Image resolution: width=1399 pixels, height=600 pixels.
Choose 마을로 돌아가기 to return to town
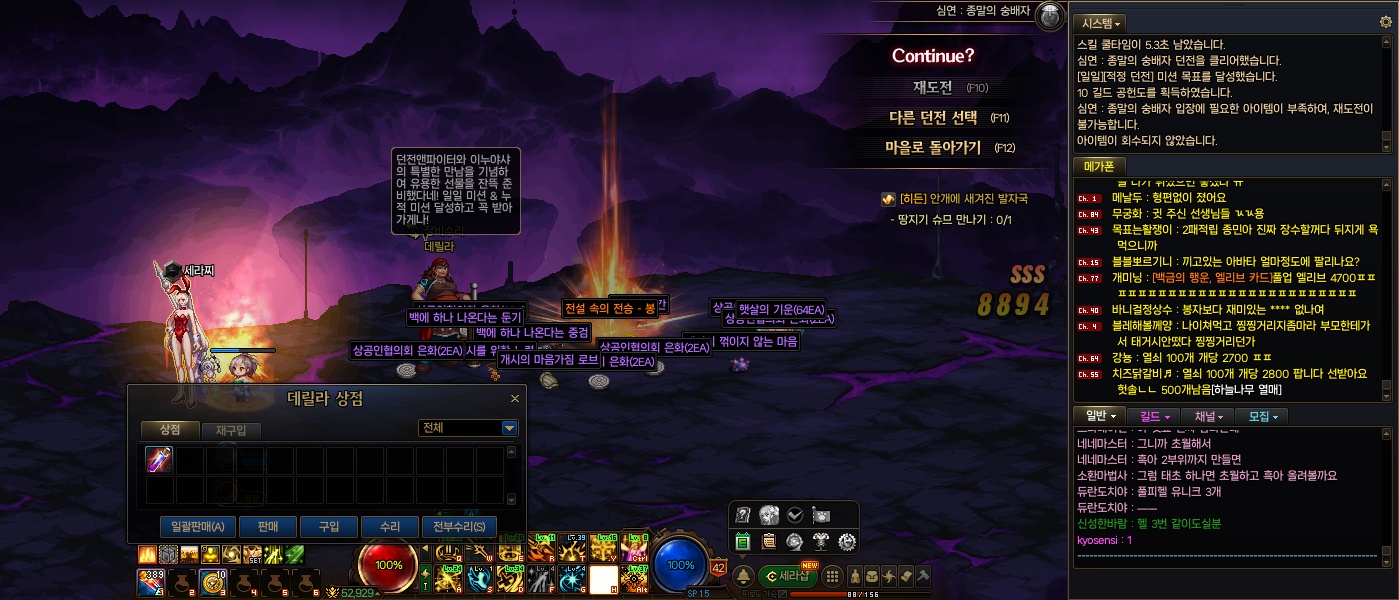pos(932,147)
